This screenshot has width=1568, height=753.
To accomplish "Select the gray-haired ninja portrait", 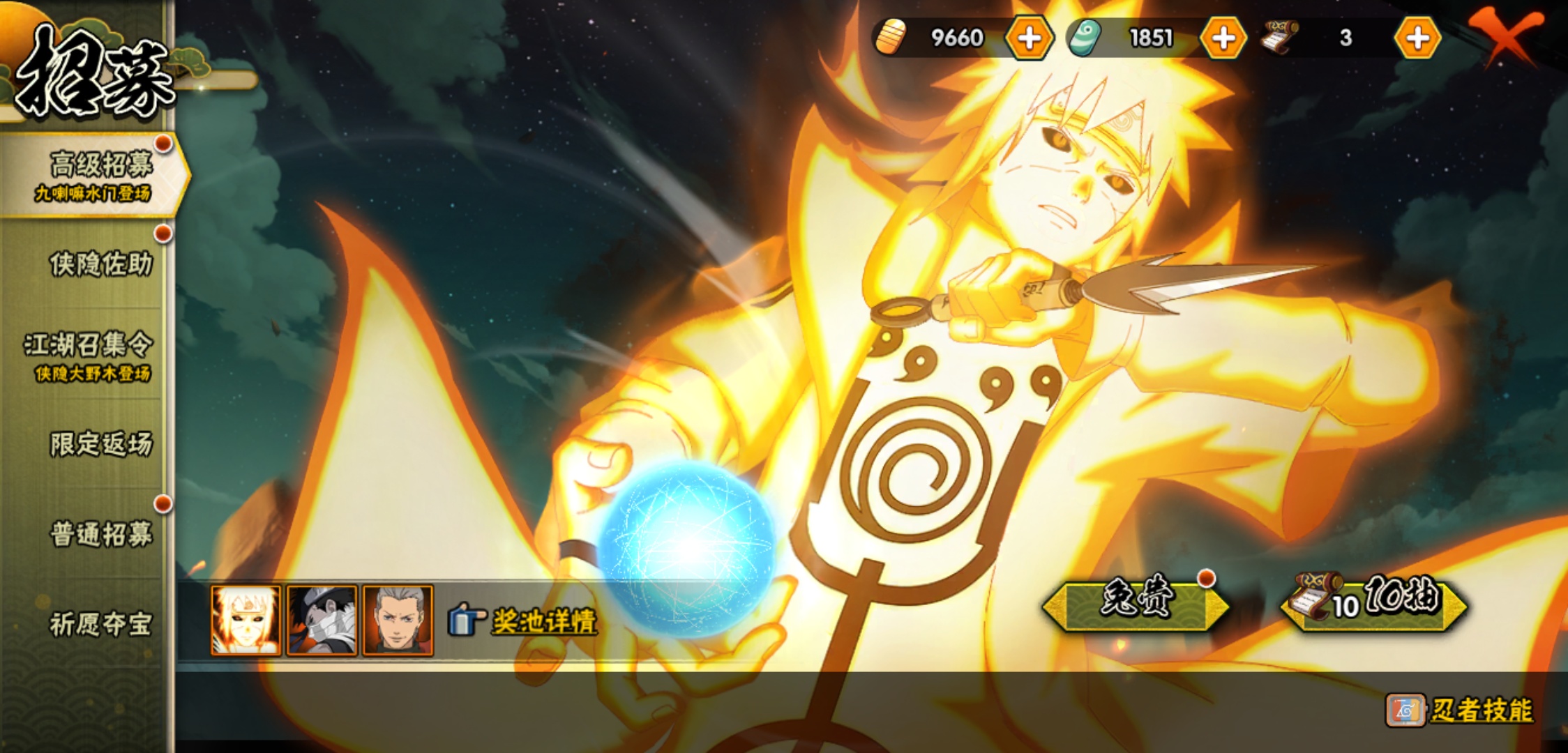I will pos(398,621).
